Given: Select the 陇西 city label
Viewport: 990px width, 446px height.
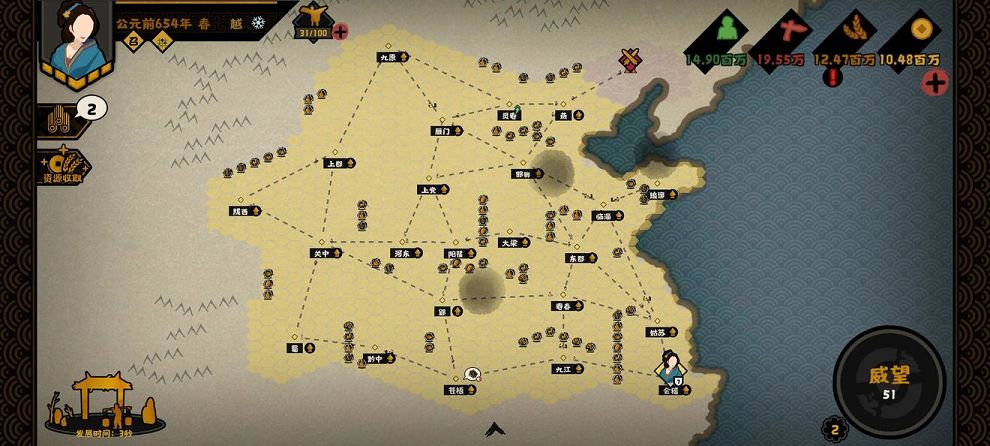Looking at the screenshot, I should [244, 211].
